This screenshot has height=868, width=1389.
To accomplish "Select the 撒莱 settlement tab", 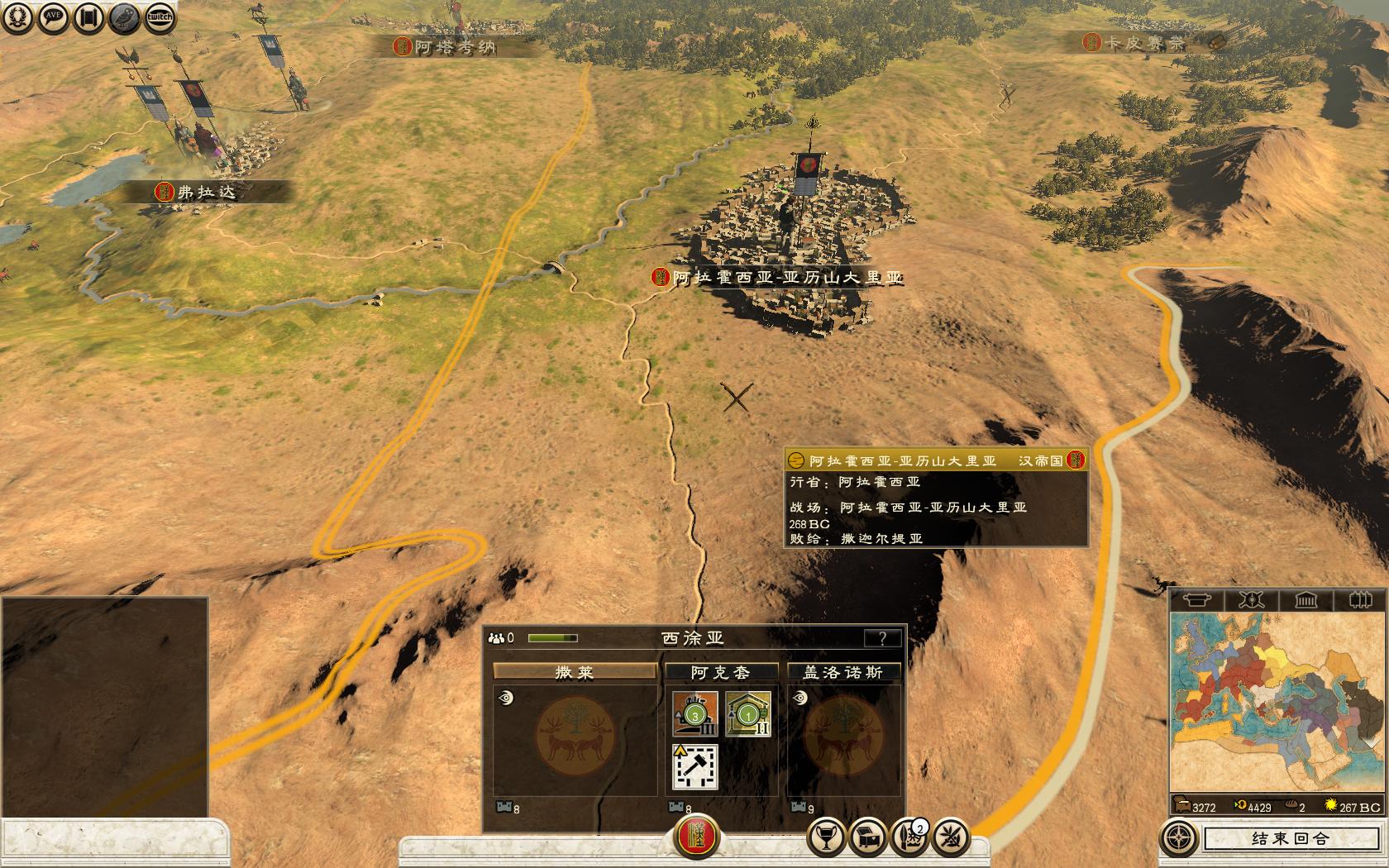I will pyautogui.click(x=575, y=672).
